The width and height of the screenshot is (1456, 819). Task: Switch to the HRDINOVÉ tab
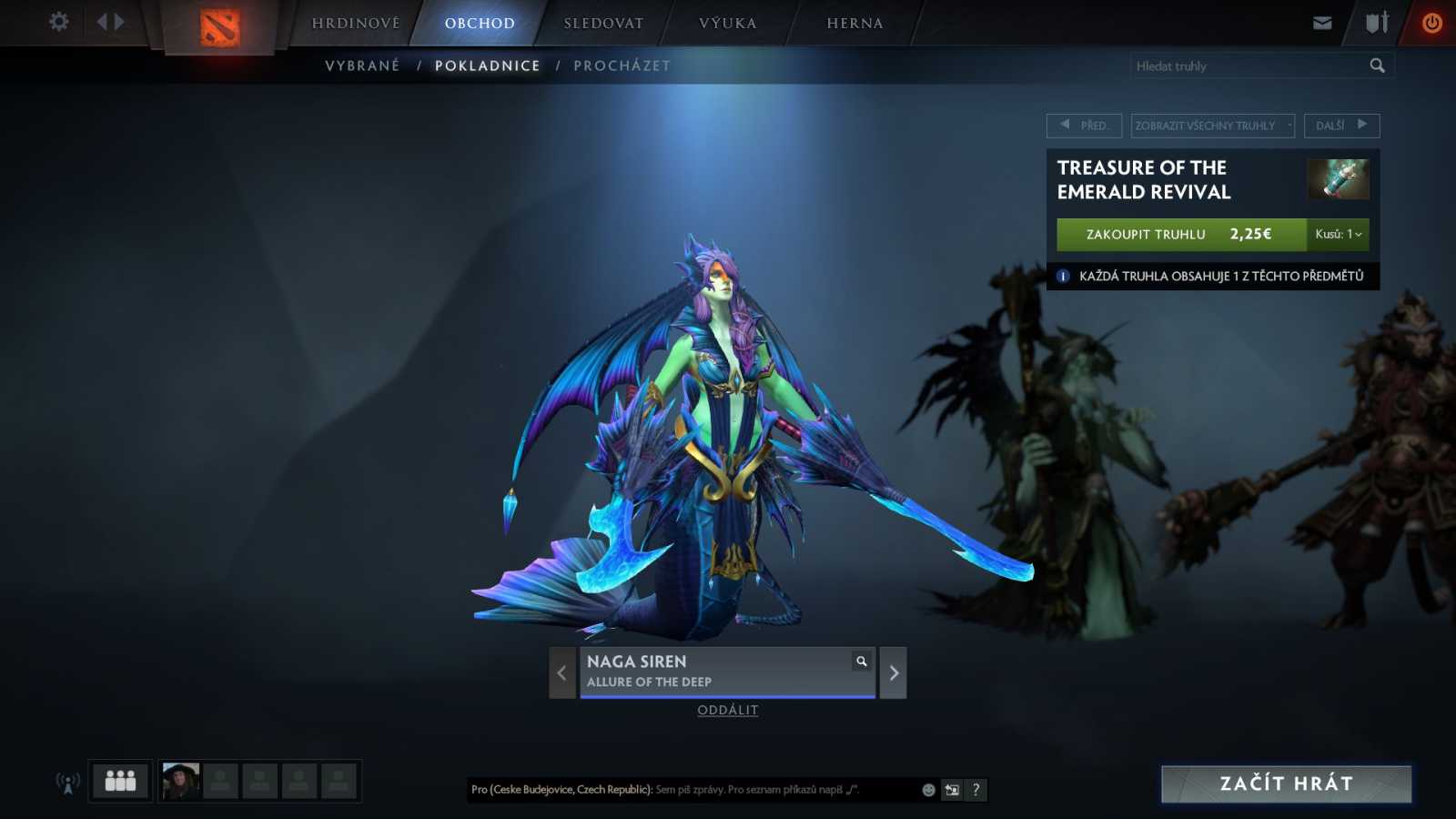point(354,23)
